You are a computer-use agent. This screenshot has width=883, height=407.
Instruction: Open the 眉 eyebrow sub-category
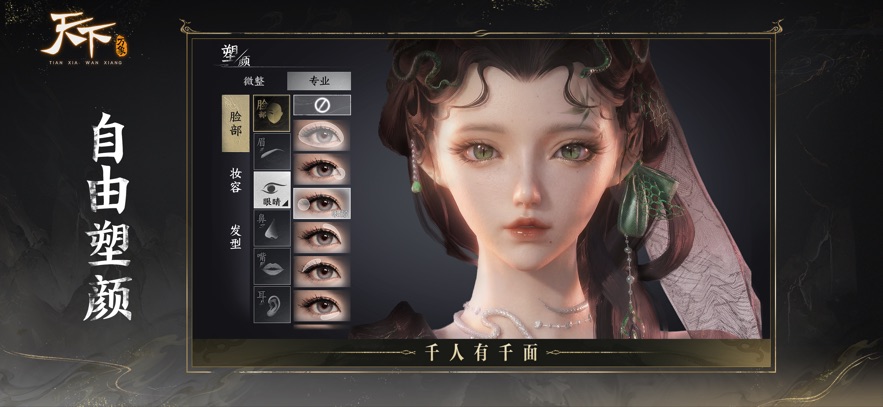(x=272, y=151)
